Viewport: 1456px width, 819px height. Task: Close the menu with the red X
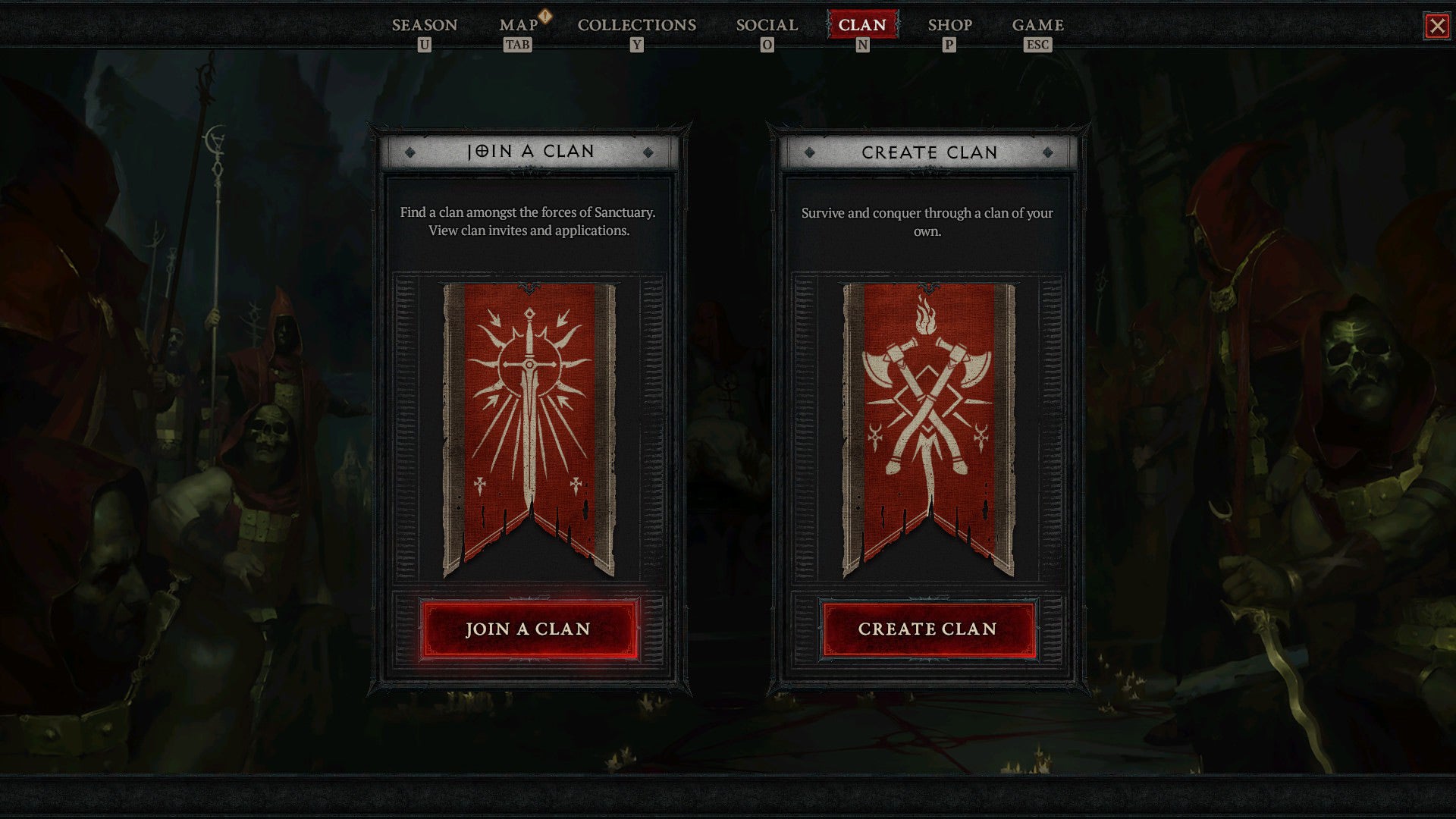coord(1436,27)
